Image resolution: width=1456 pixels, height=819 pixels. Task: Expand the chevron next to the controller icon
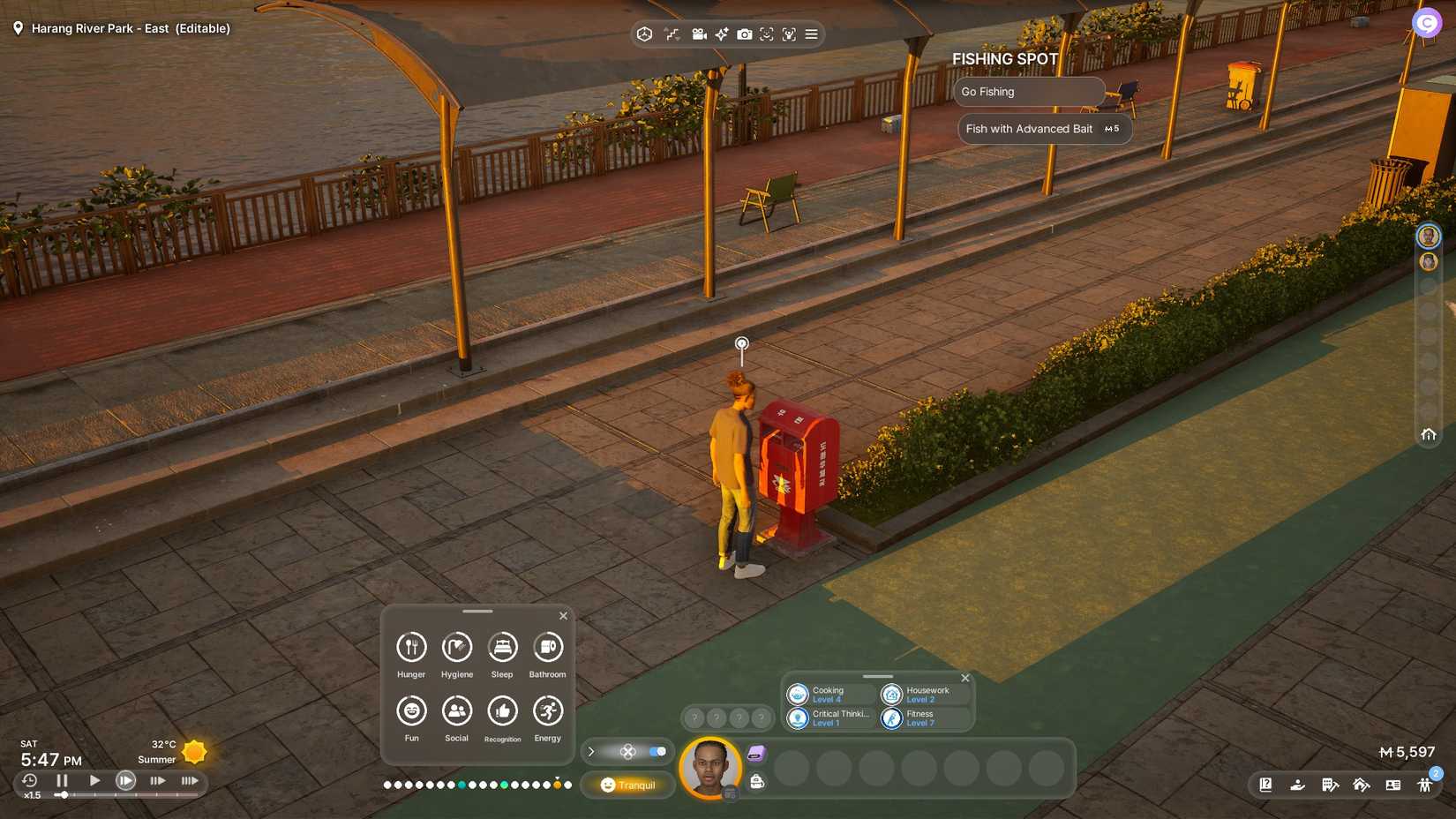pyautogui.click(x=590, y=752)
